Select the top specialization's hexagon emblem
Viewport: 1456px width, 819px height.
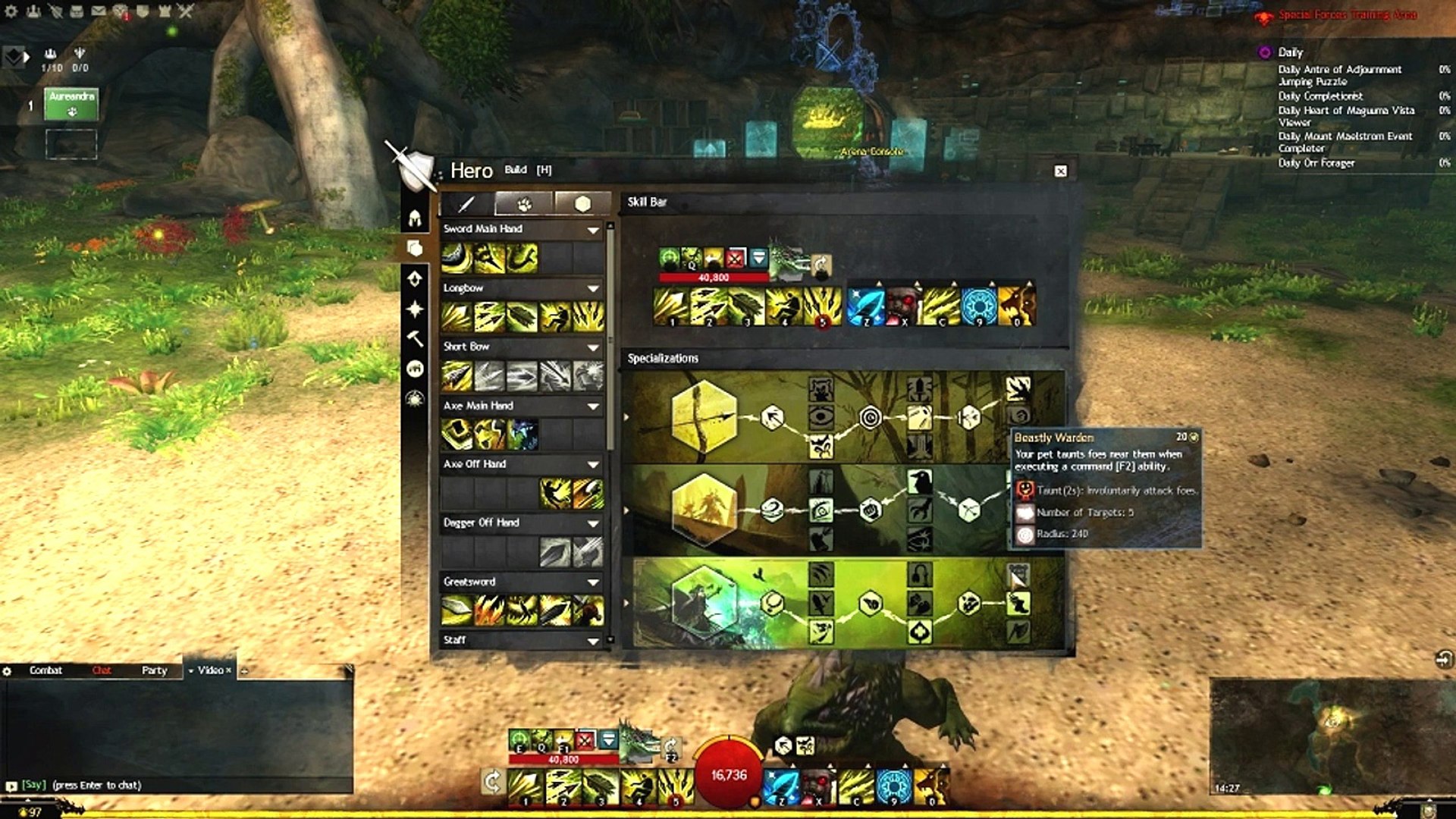tap(703, 417)
